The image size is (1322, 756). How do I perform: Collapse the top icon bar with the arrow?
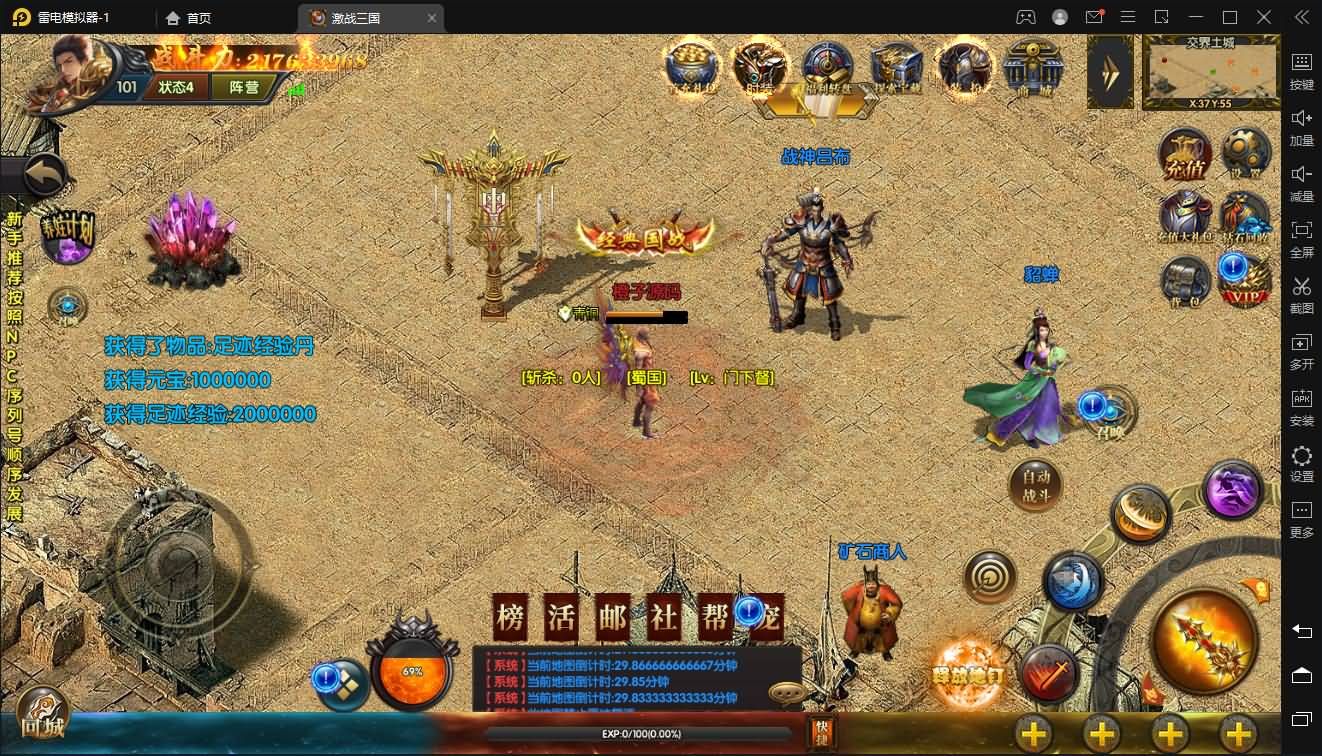pyautogui.click(x=1110, y=71)
